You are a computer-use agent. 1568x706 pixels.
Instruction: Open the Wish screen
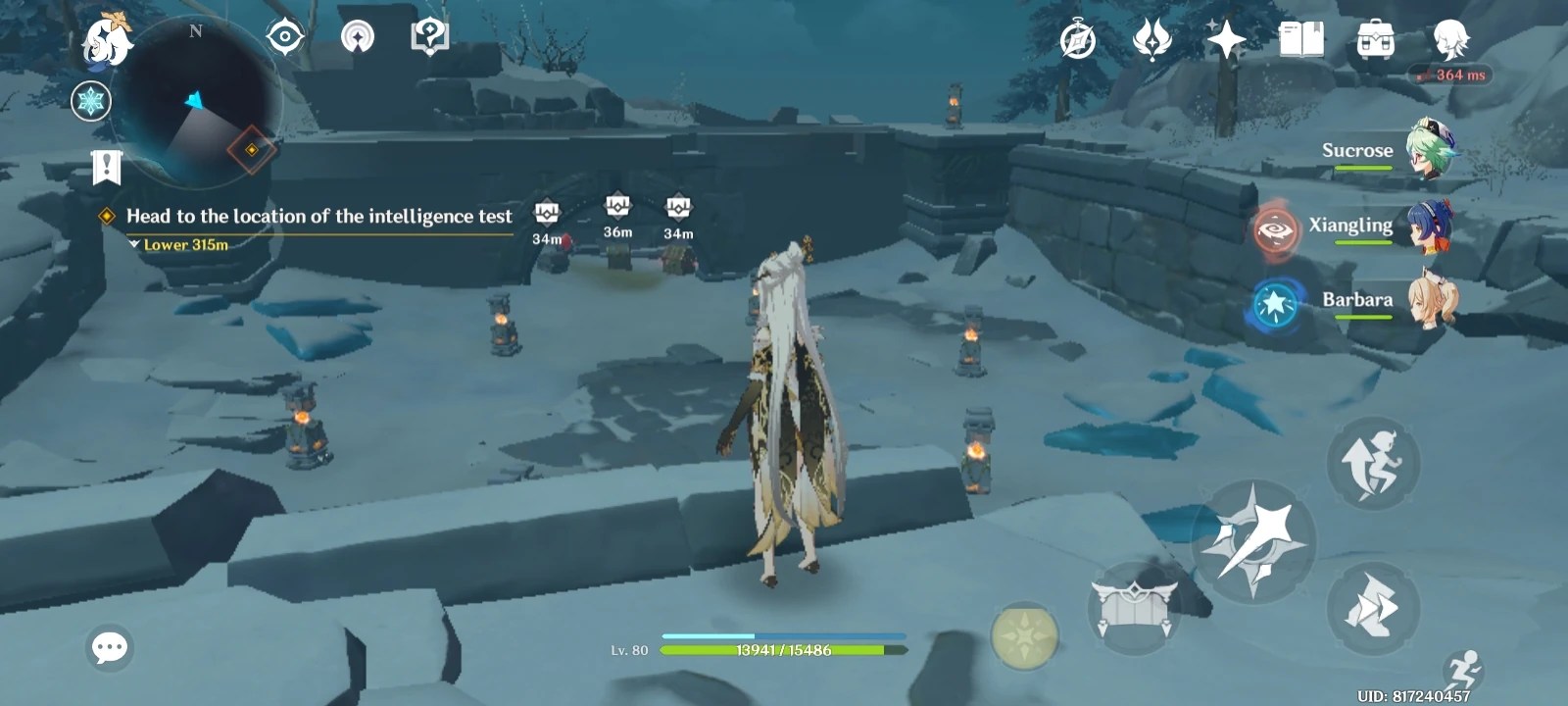coord(1150,39)
